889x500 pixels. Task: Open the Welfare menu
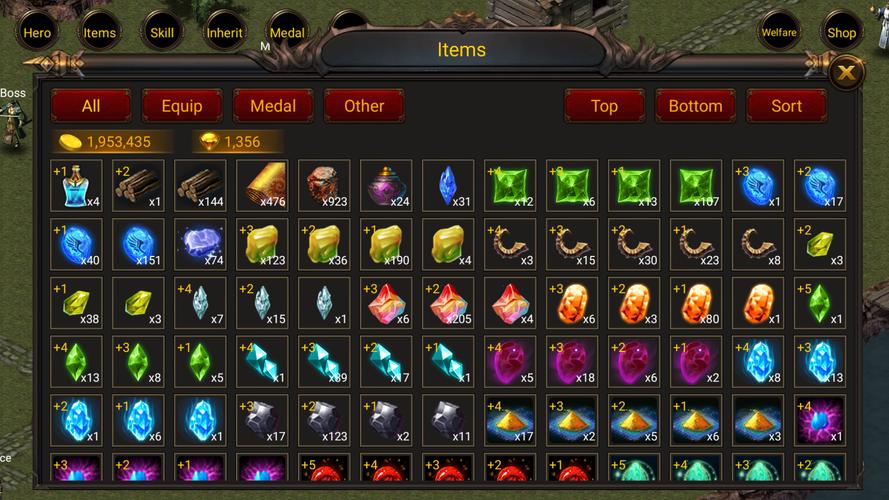[x=779, y=32]
